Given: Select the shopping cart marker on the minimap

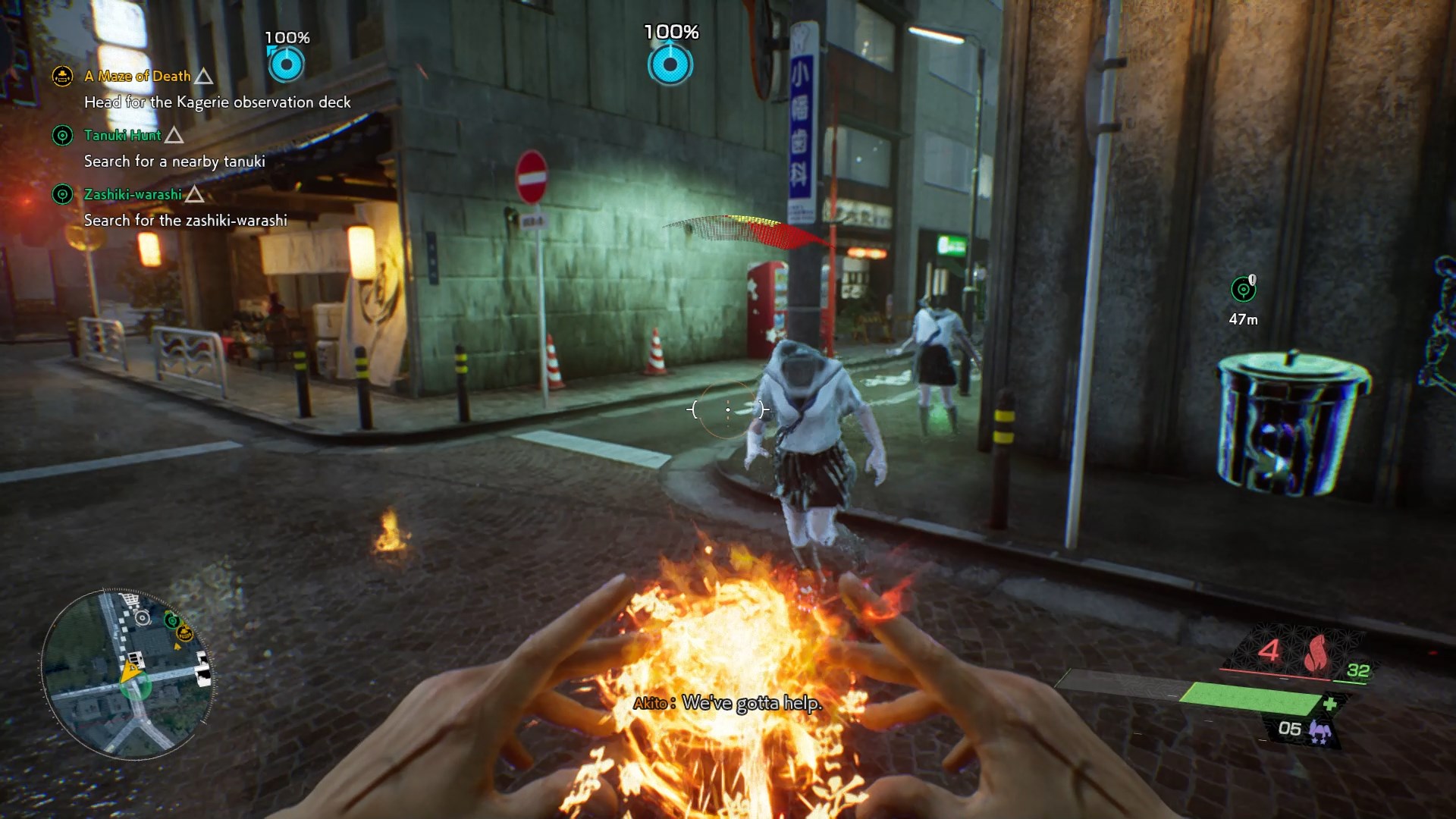Looking at the screenshot, I should coord(130,600).
